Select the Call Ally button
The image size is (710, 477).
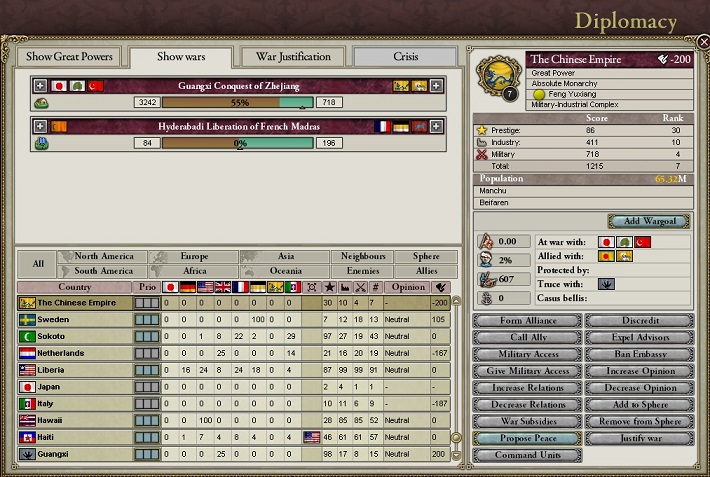(x=526, y=337)
